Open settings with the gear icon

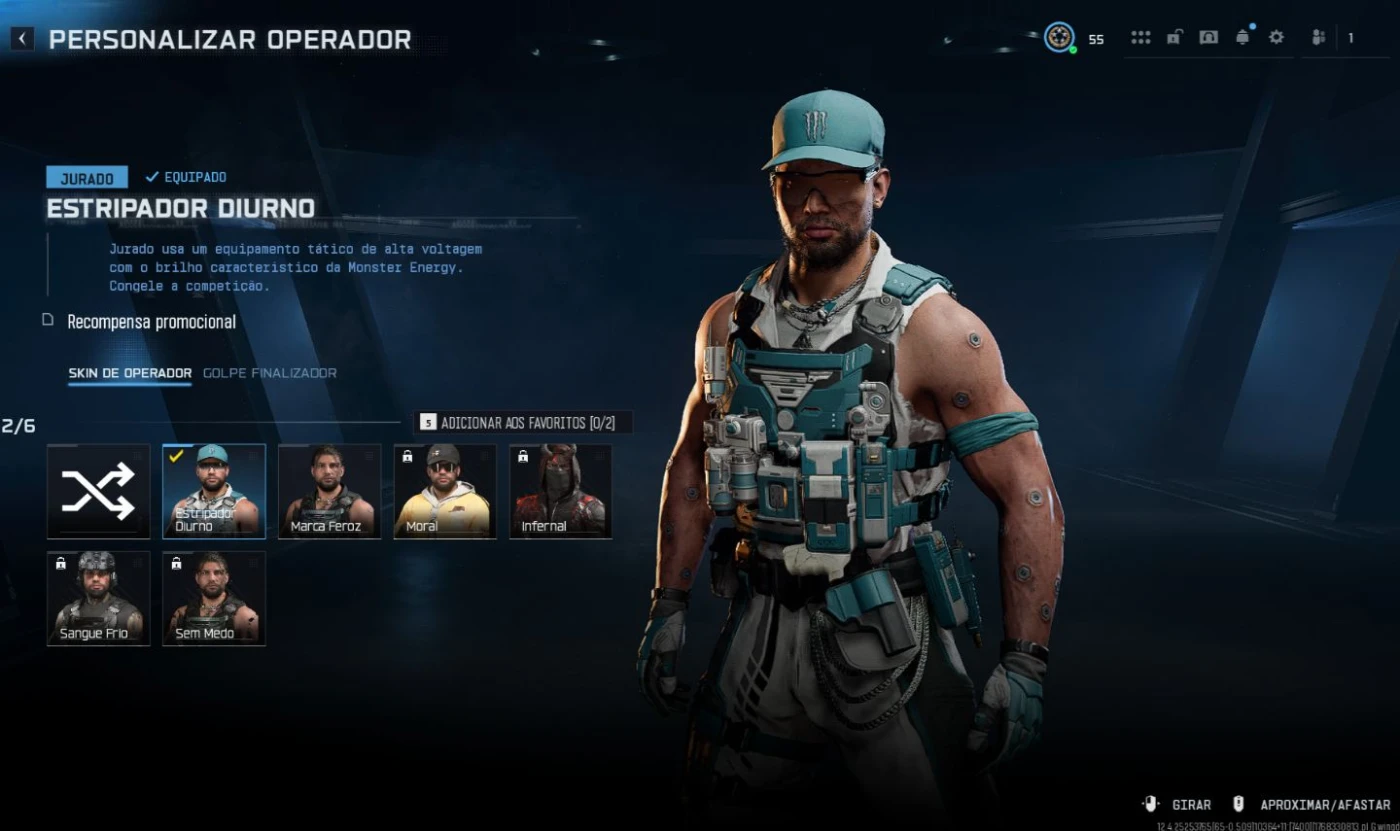click(x=1276, y=38)
